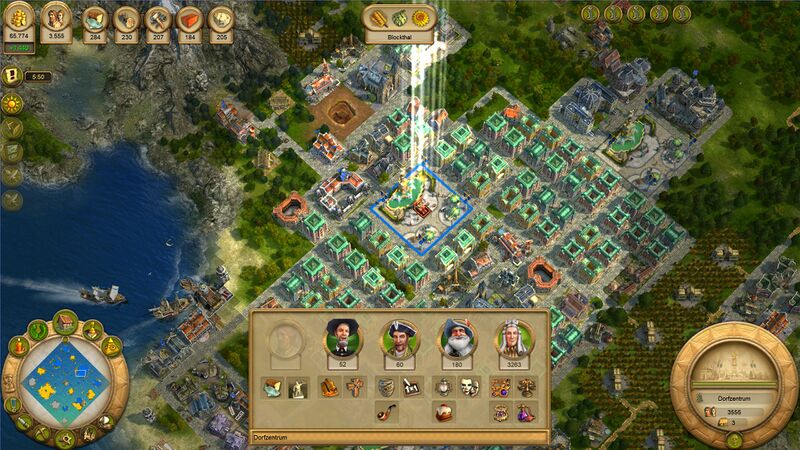The width and height of the screenshot is (800, 450).
Task: Click the population faces icon
Action: [x=56, y=20]
